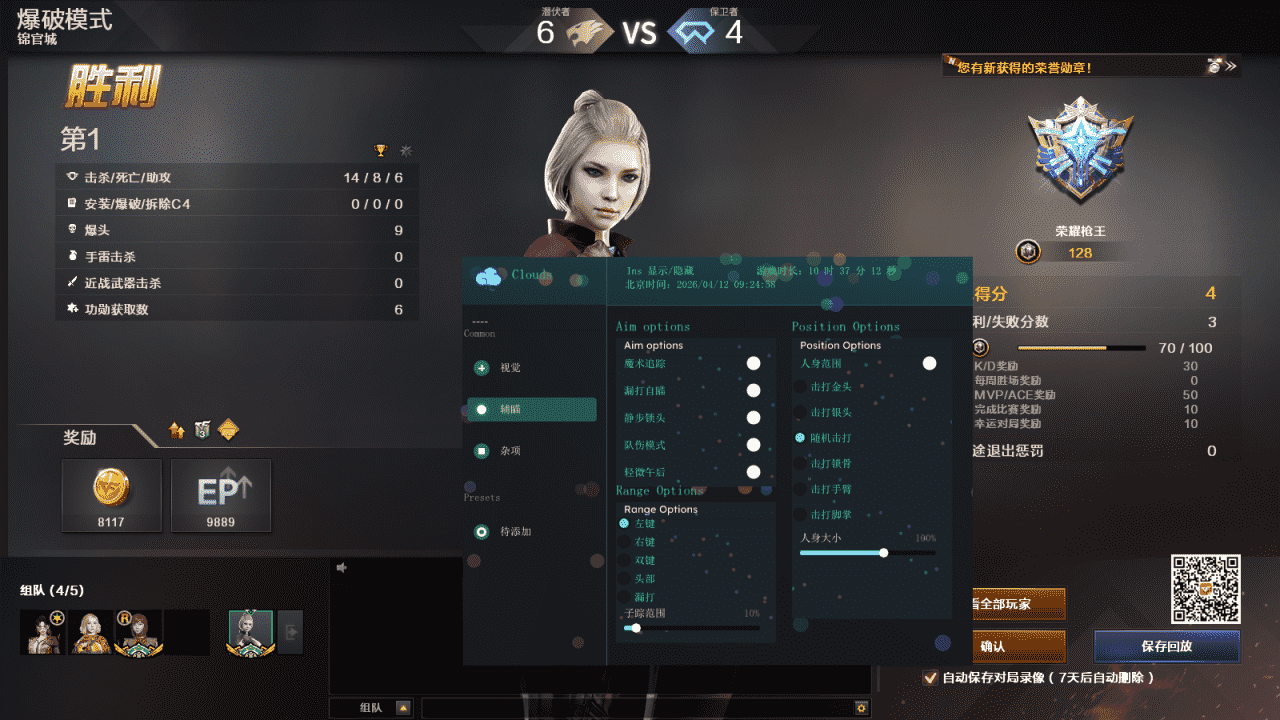Enable the 魔术追踪 aim toggle
1280x720 pixels.
(x=753, y=363)
